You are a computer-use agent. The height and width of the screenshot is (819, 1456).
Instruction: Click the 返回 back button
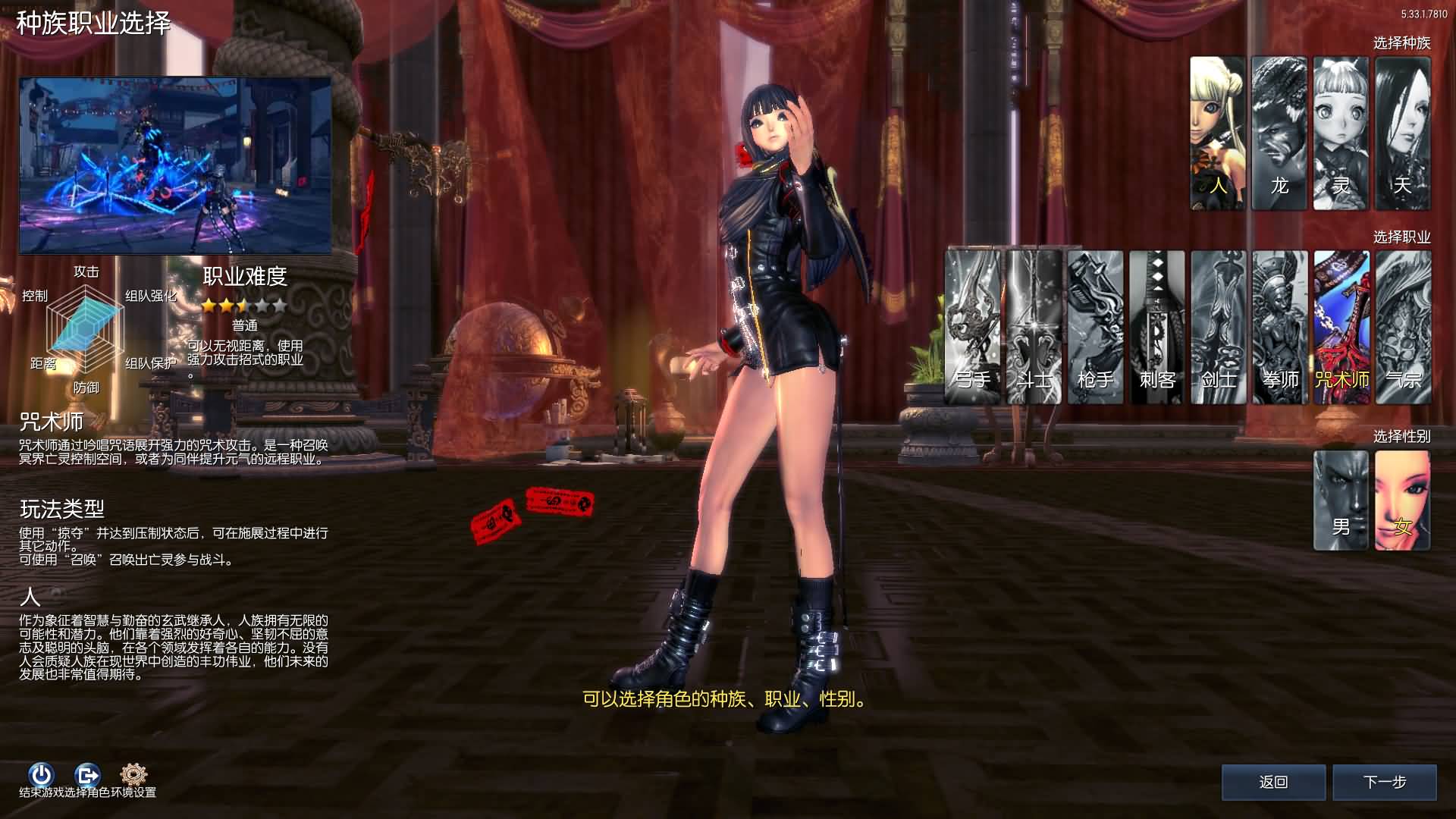tap(1273, 782)
